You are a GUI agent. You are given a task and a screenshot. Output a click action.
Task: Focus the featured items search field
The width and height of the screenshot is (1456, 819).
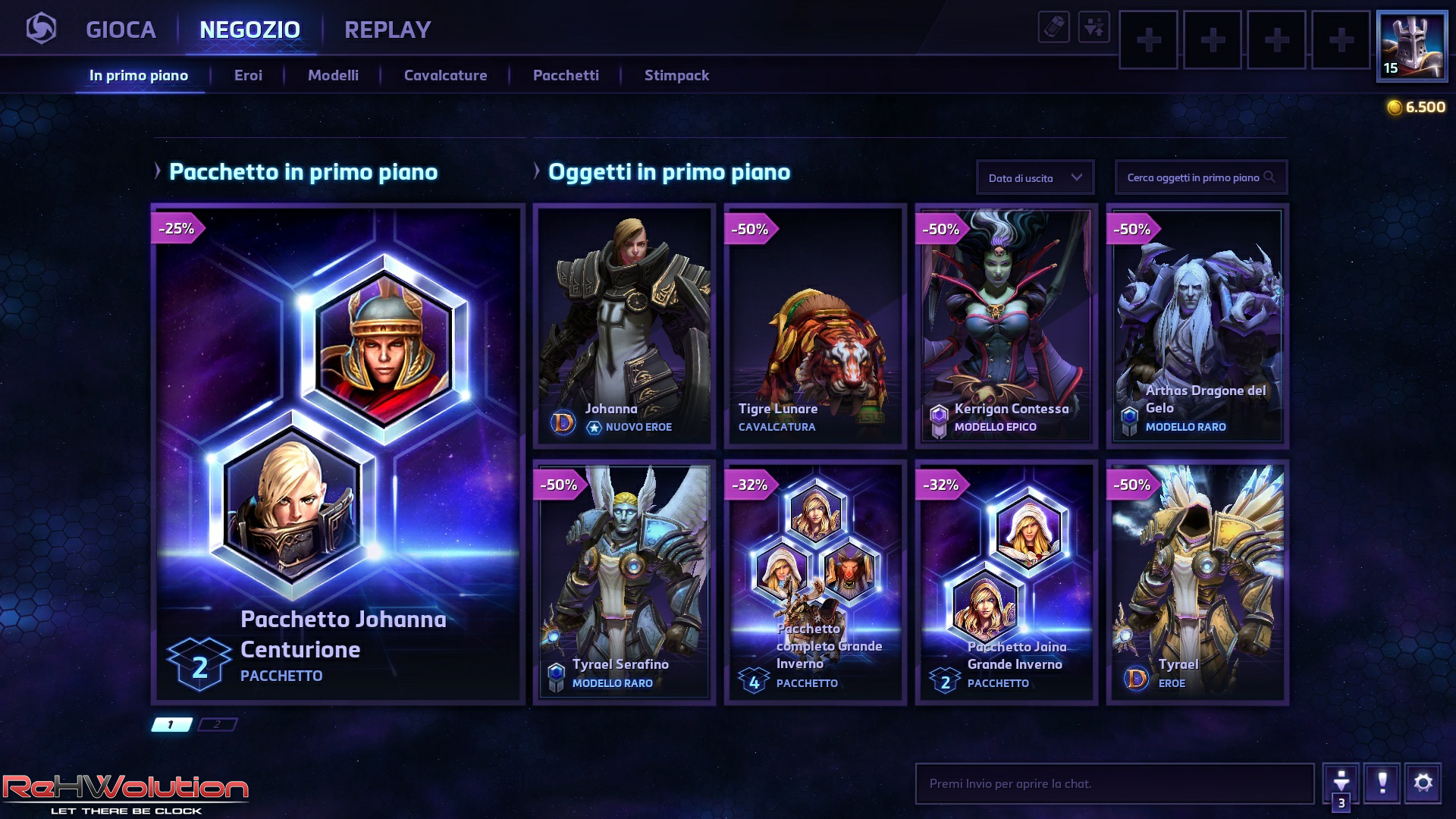coord(1193,177)
